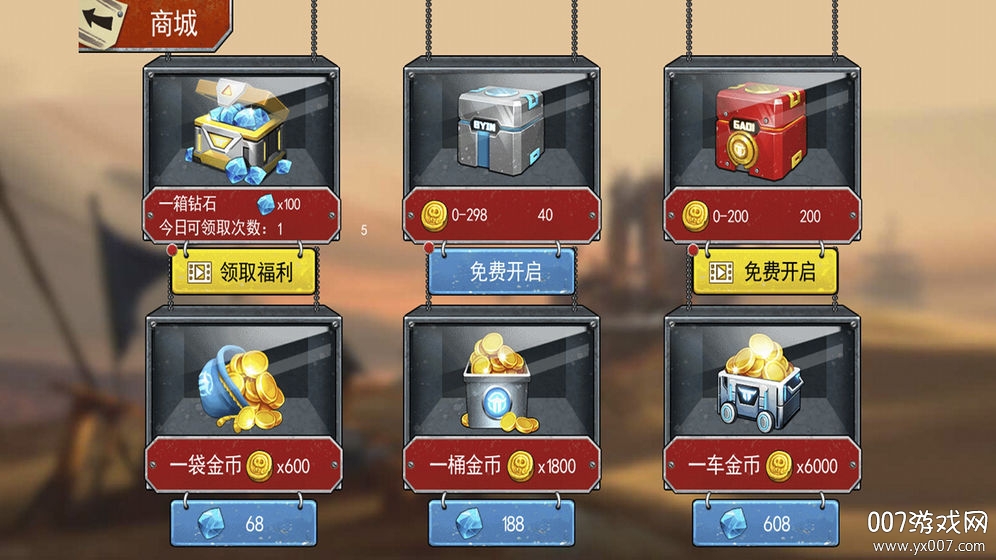Screen dimensions: 996x560
Task: Buy the cart of coins for 6000 for 608 diamonds
Action: click(x=763, y=524)
